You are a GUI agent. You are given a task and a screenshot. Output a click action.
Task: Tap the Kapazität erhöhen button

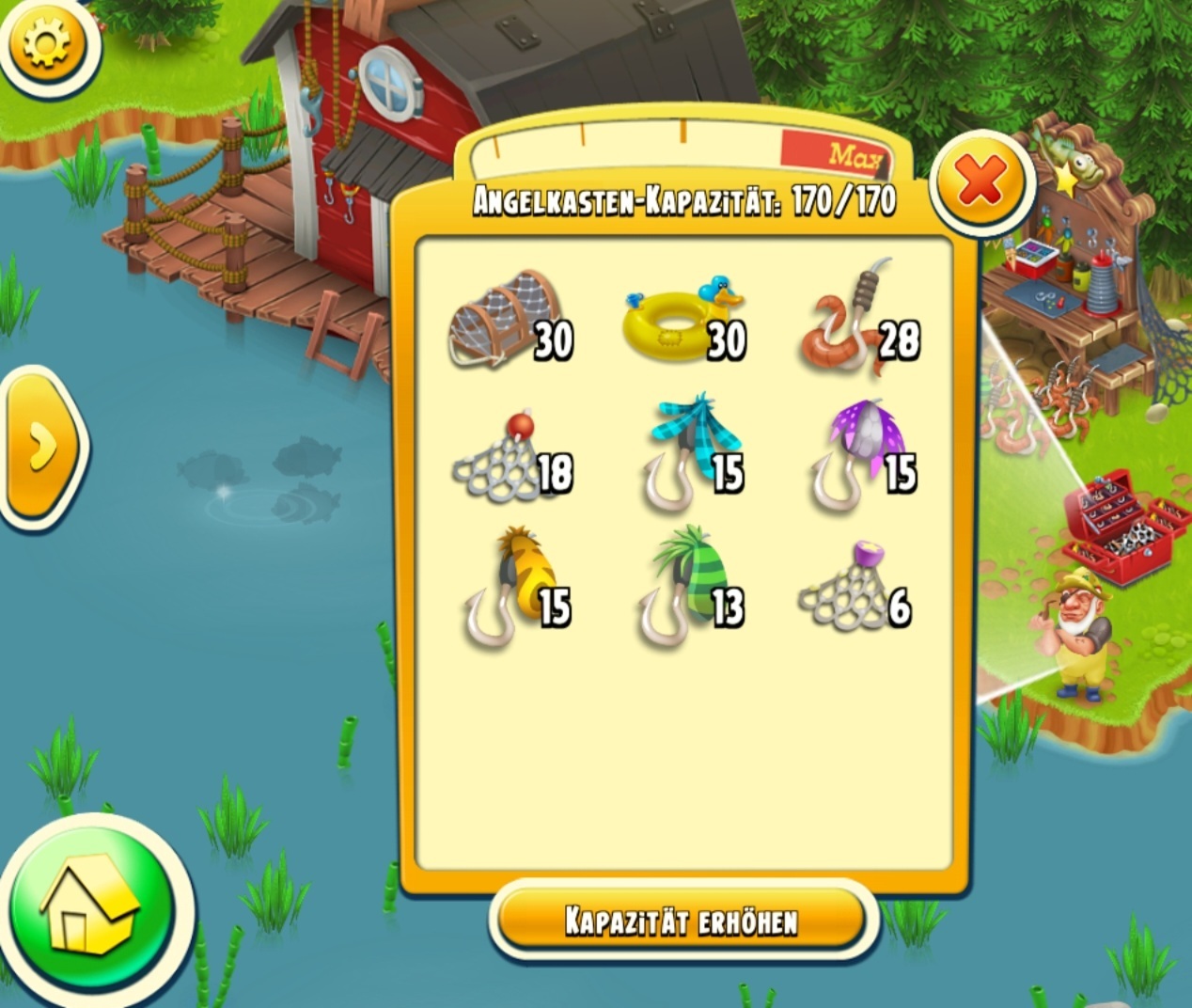coord(681,921)
